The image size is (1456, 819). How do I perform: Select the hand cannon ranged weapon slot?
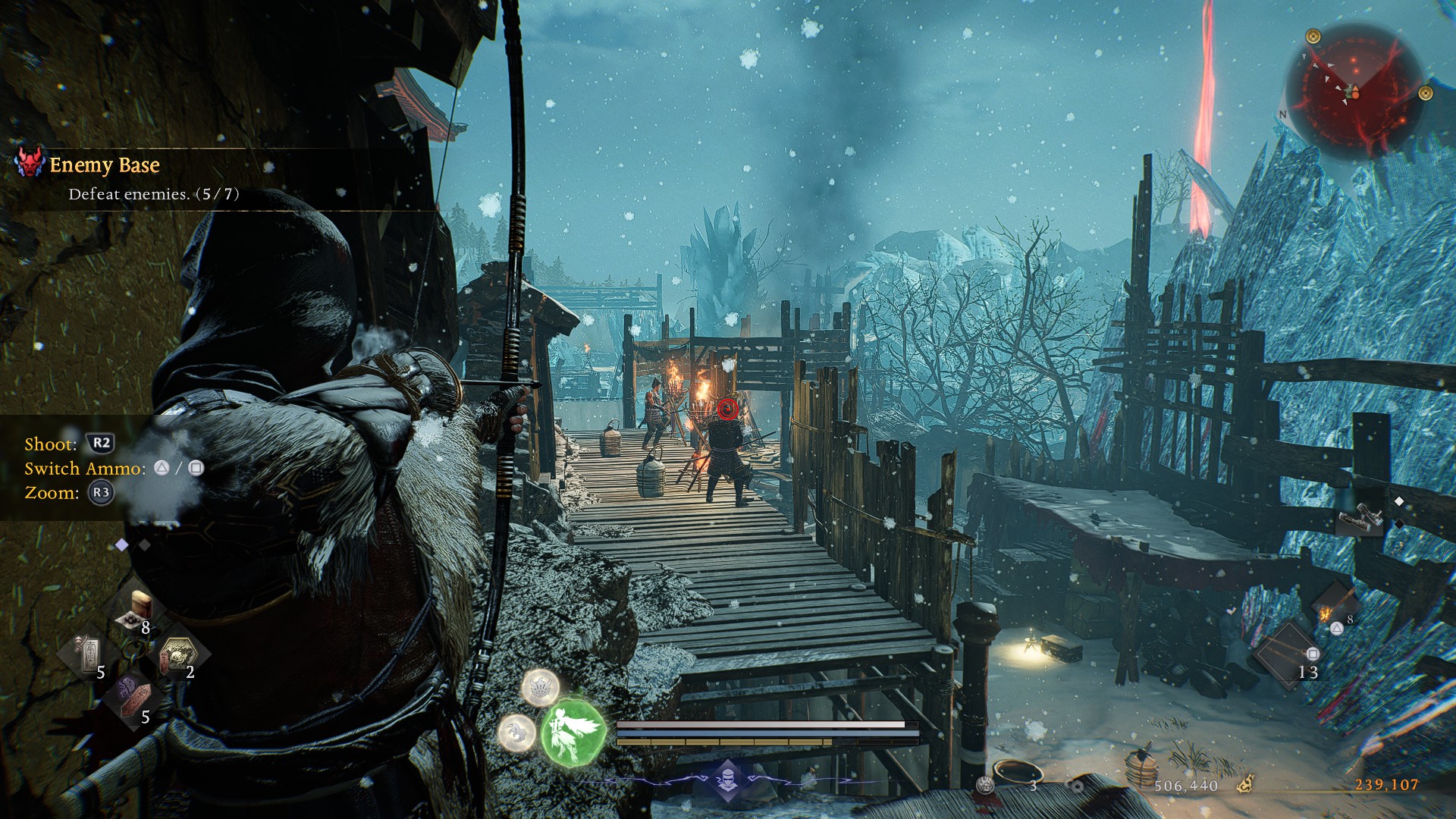1361,519
